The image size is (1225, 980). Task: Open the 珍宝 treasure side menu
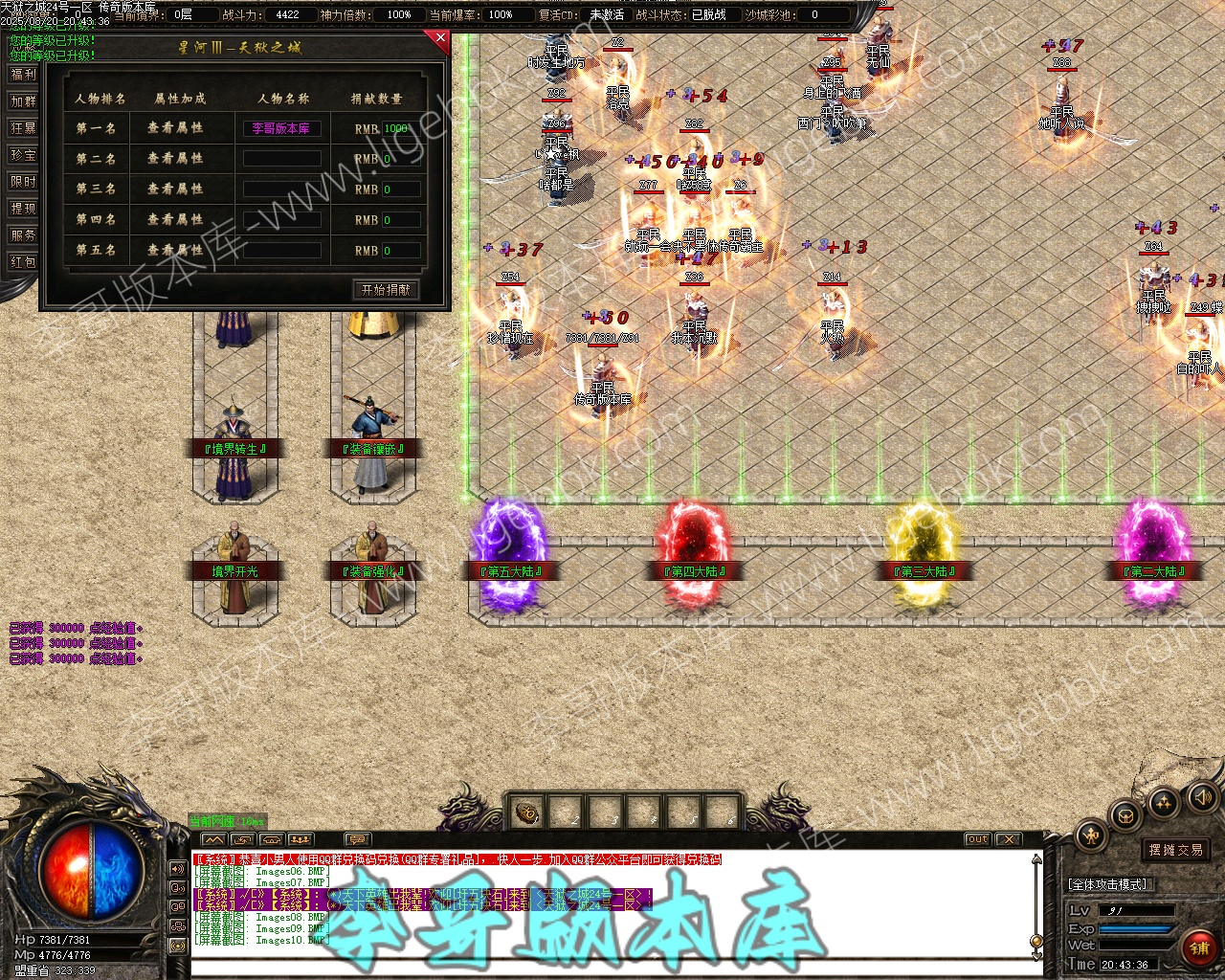[22, 155]
